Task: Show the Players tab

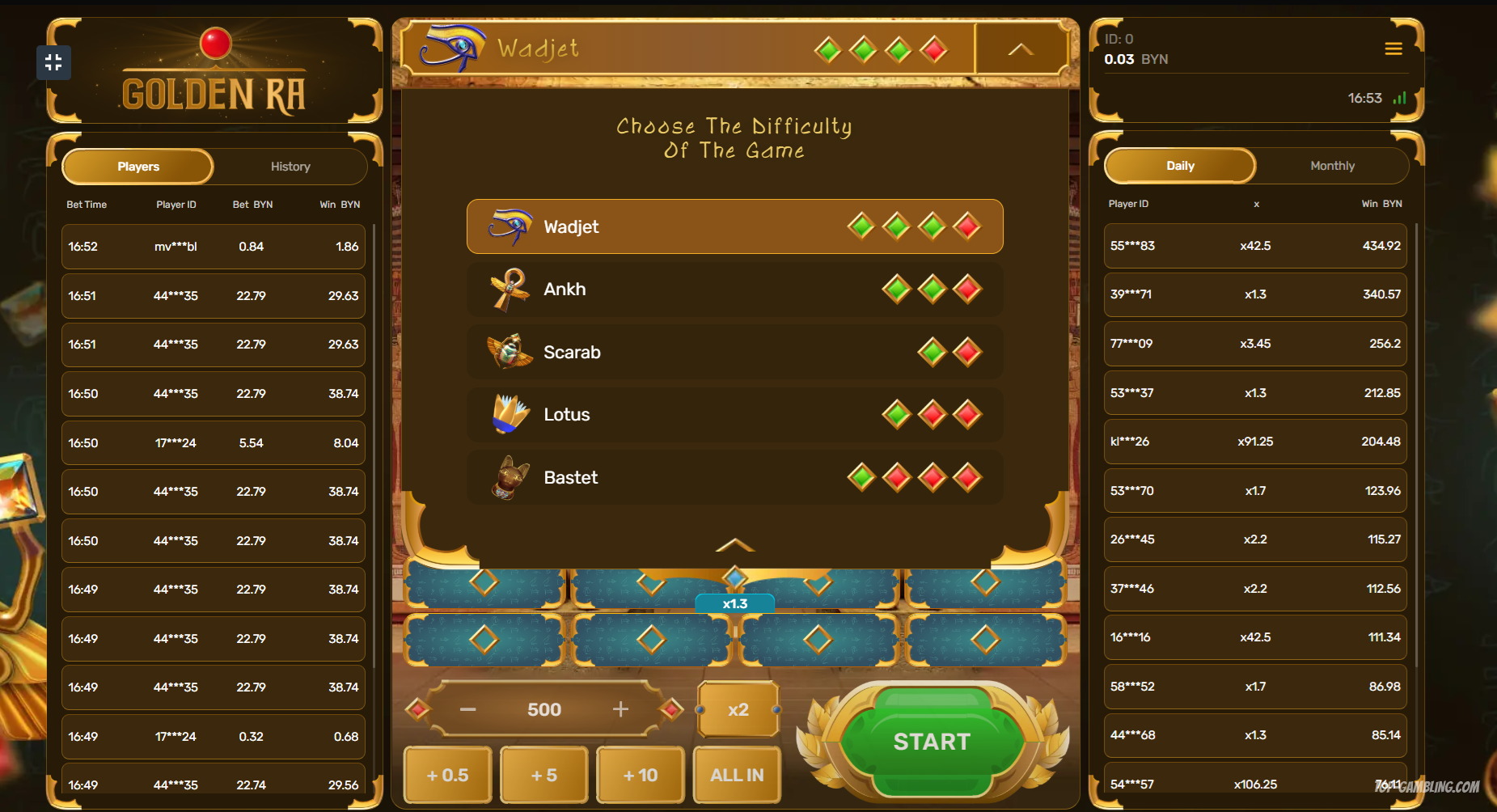Action: pyautogui.click(x=138, y=167)
